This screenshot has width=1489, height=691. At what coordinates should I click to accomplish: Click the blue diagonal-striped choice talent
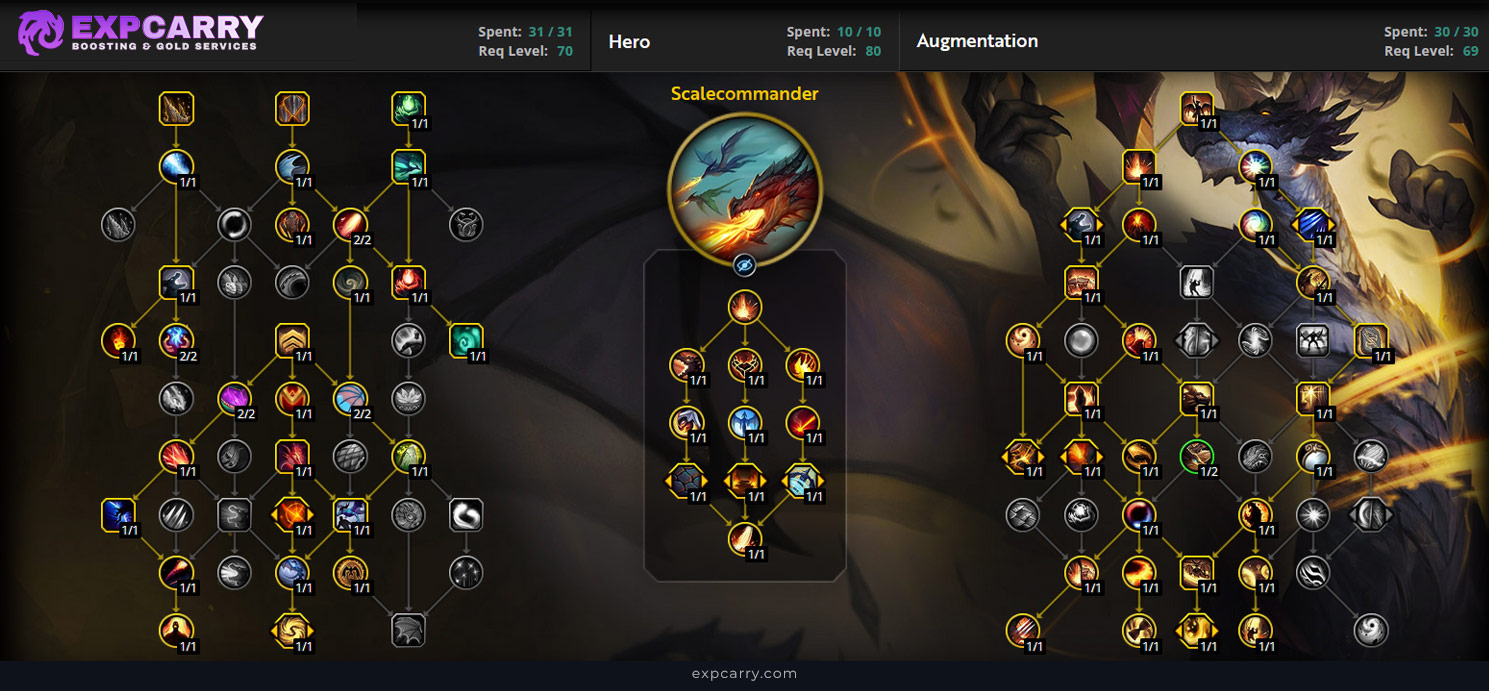coord(1313,225)
